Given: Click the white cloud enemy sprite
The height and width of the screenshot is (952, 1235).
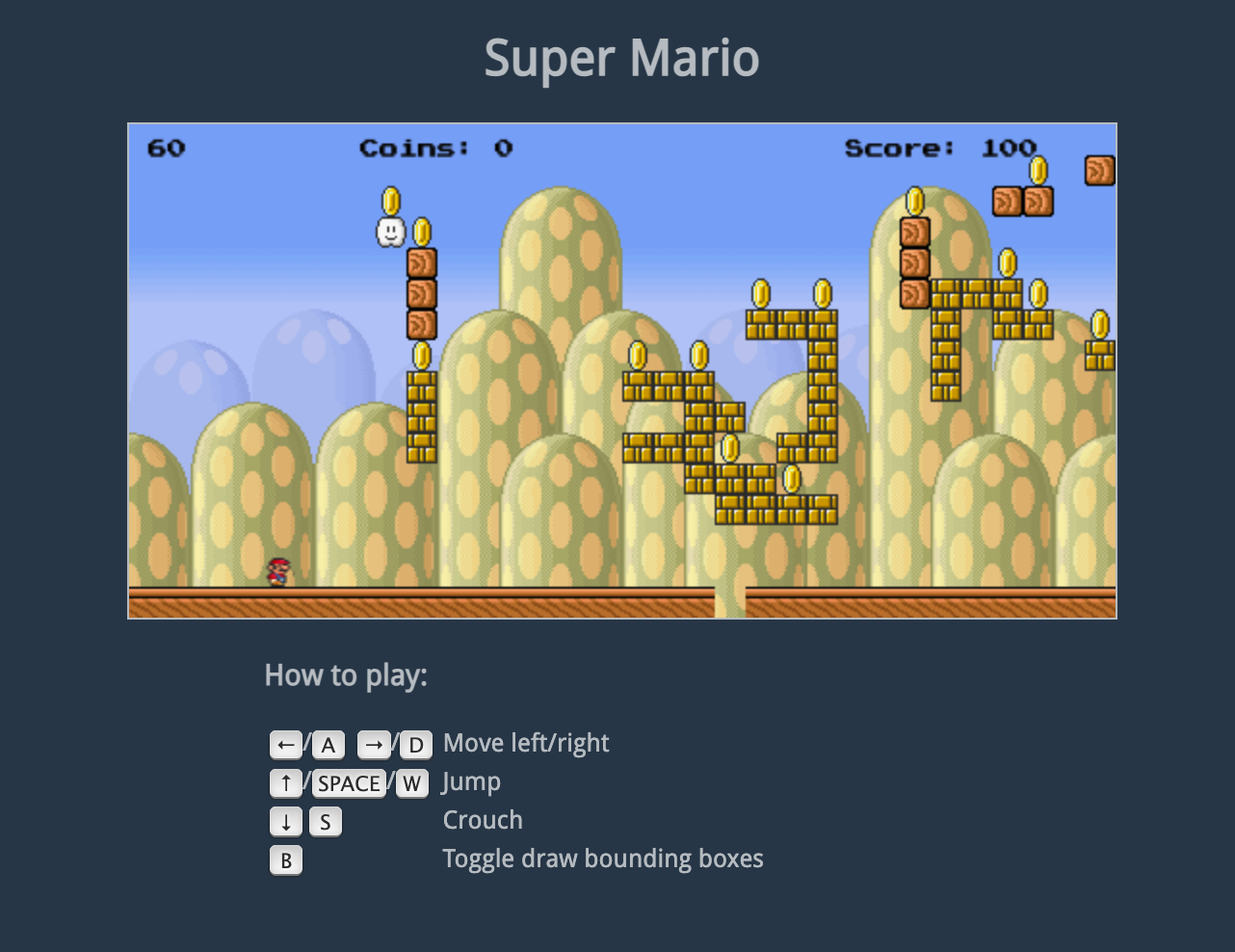Looking at the screenshot, I should point(389,232).
